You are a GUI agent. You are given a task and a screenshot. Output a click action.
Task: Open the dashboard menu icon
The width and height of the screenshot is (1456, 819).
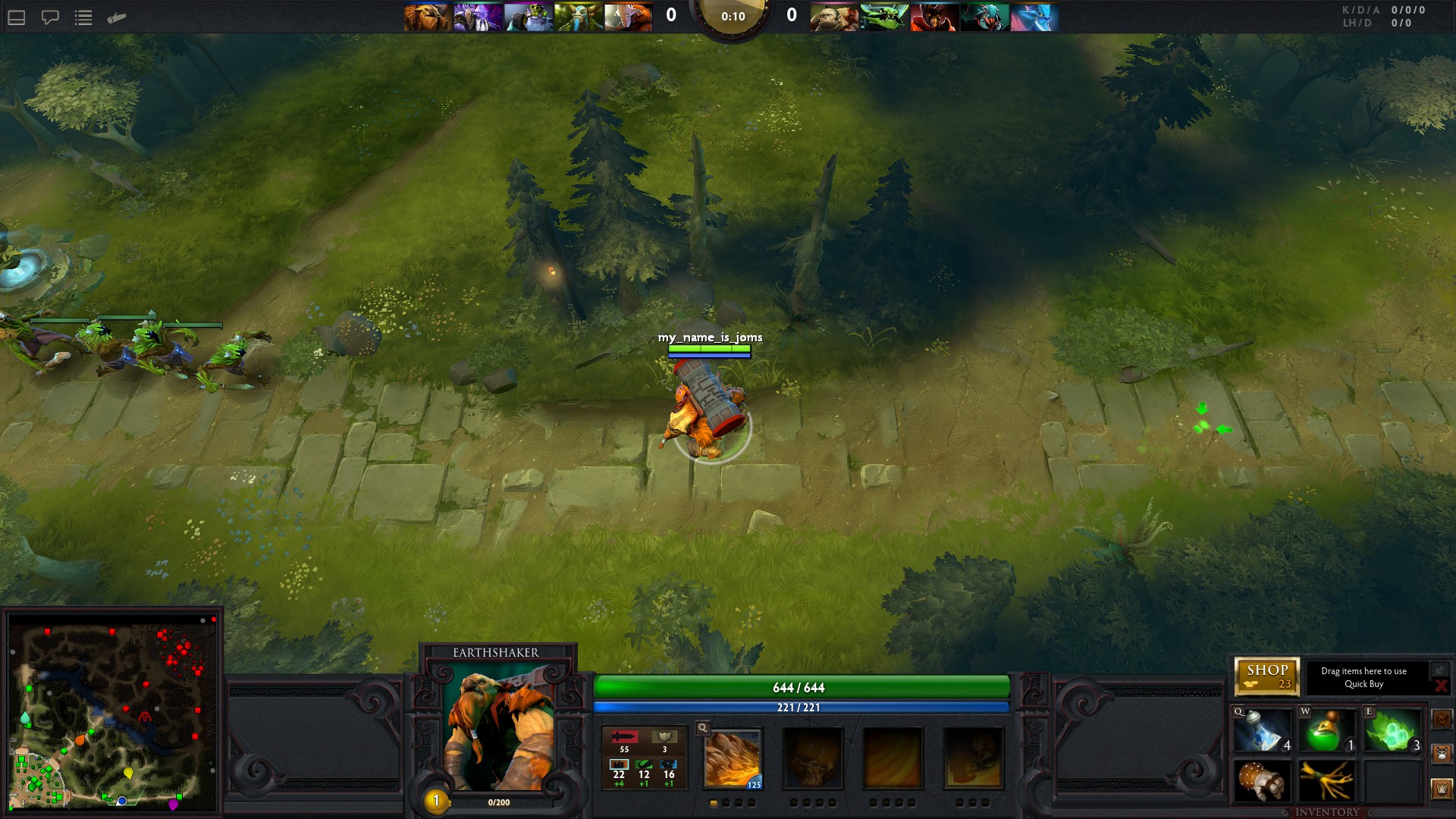click(x=17, y=17)
